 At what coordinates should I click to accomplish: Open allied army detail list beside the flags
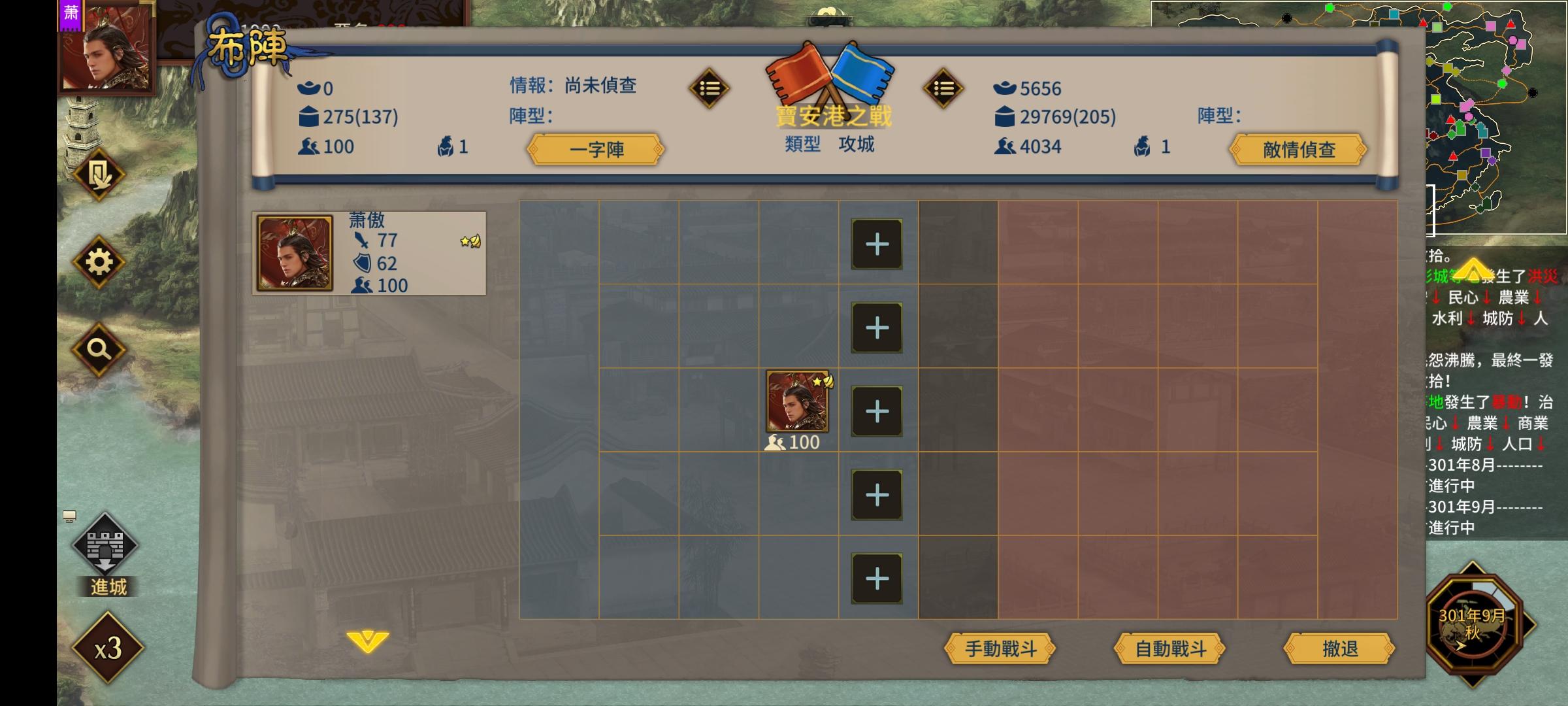coord(710,88)
